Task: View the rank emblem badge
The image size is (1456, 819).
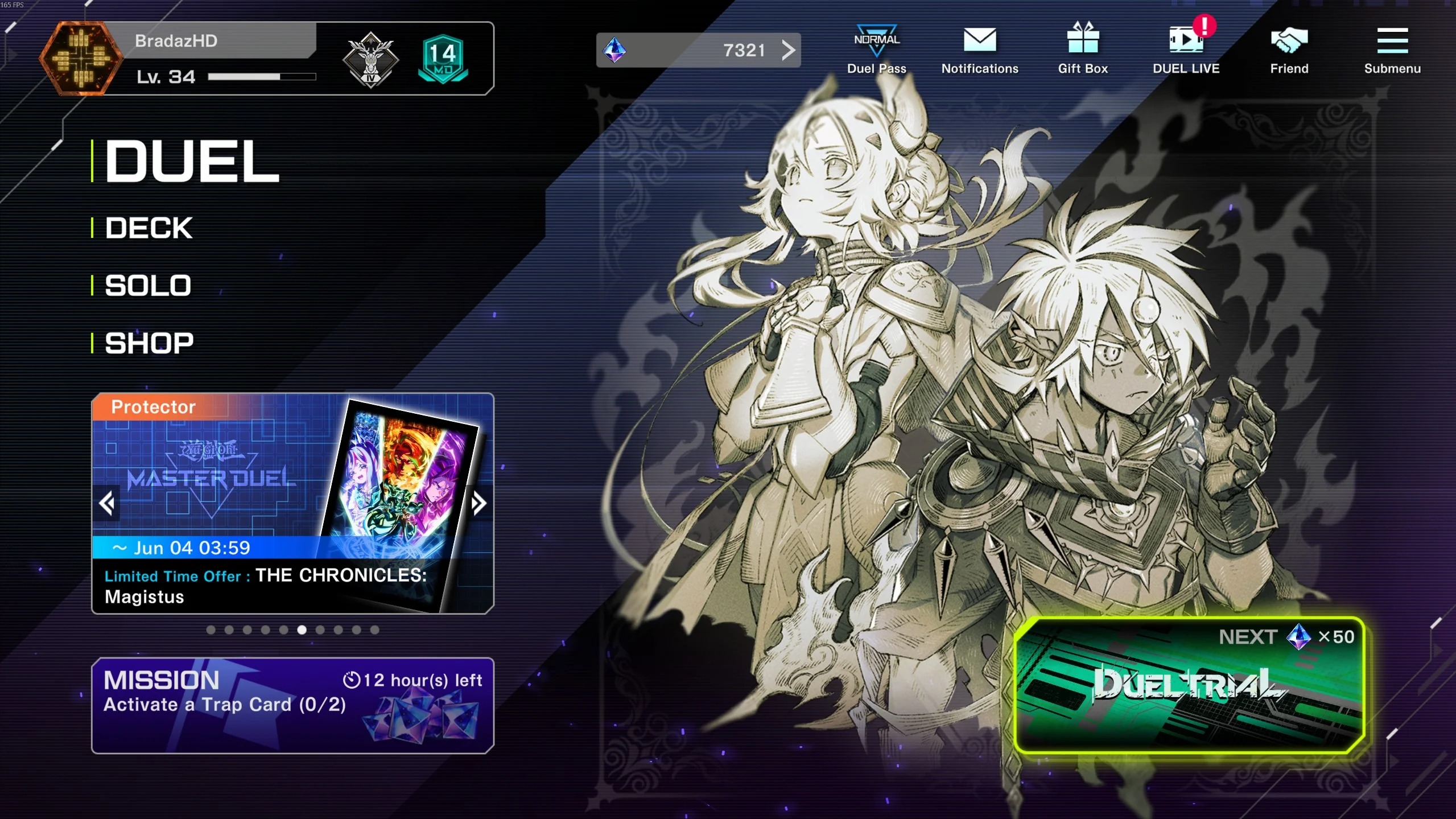Action: [370, 59]
